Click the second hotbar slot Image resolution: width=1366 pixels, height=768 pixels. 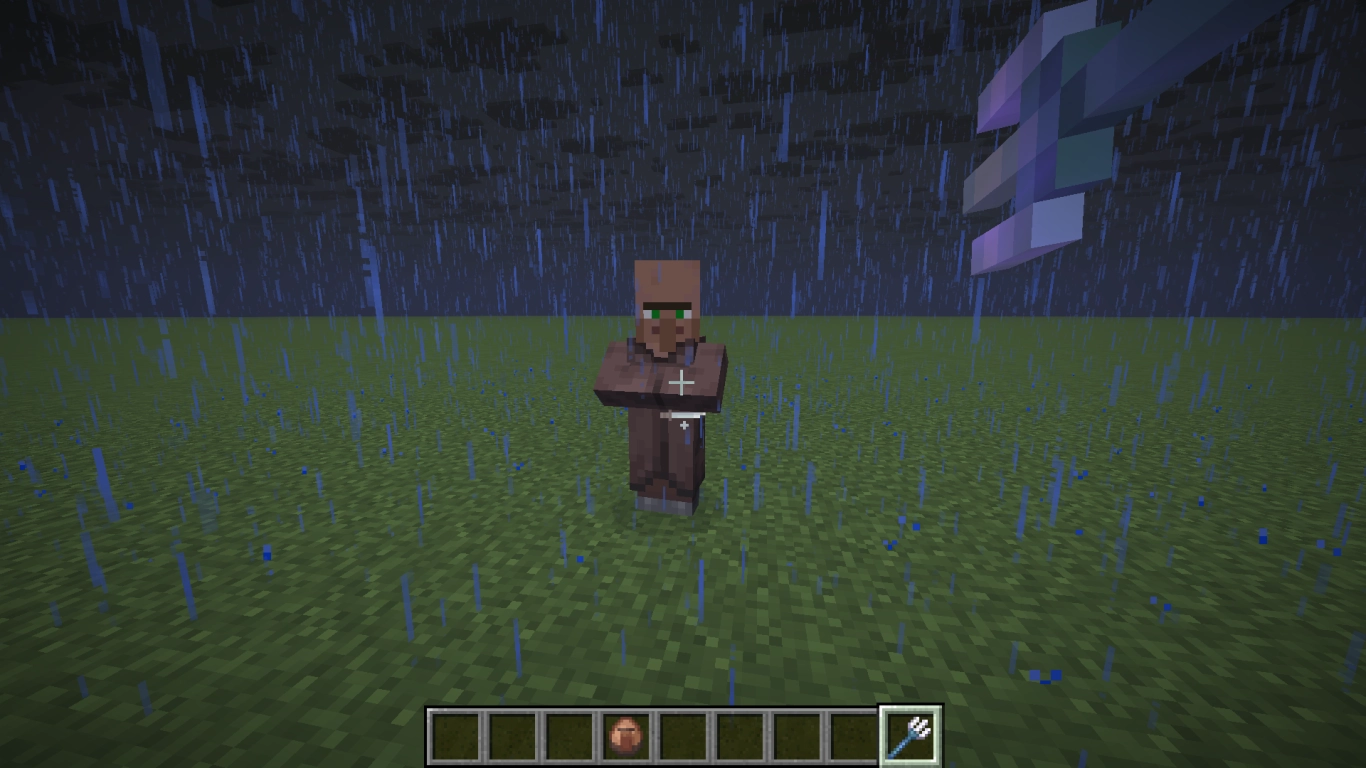[514, 733]
